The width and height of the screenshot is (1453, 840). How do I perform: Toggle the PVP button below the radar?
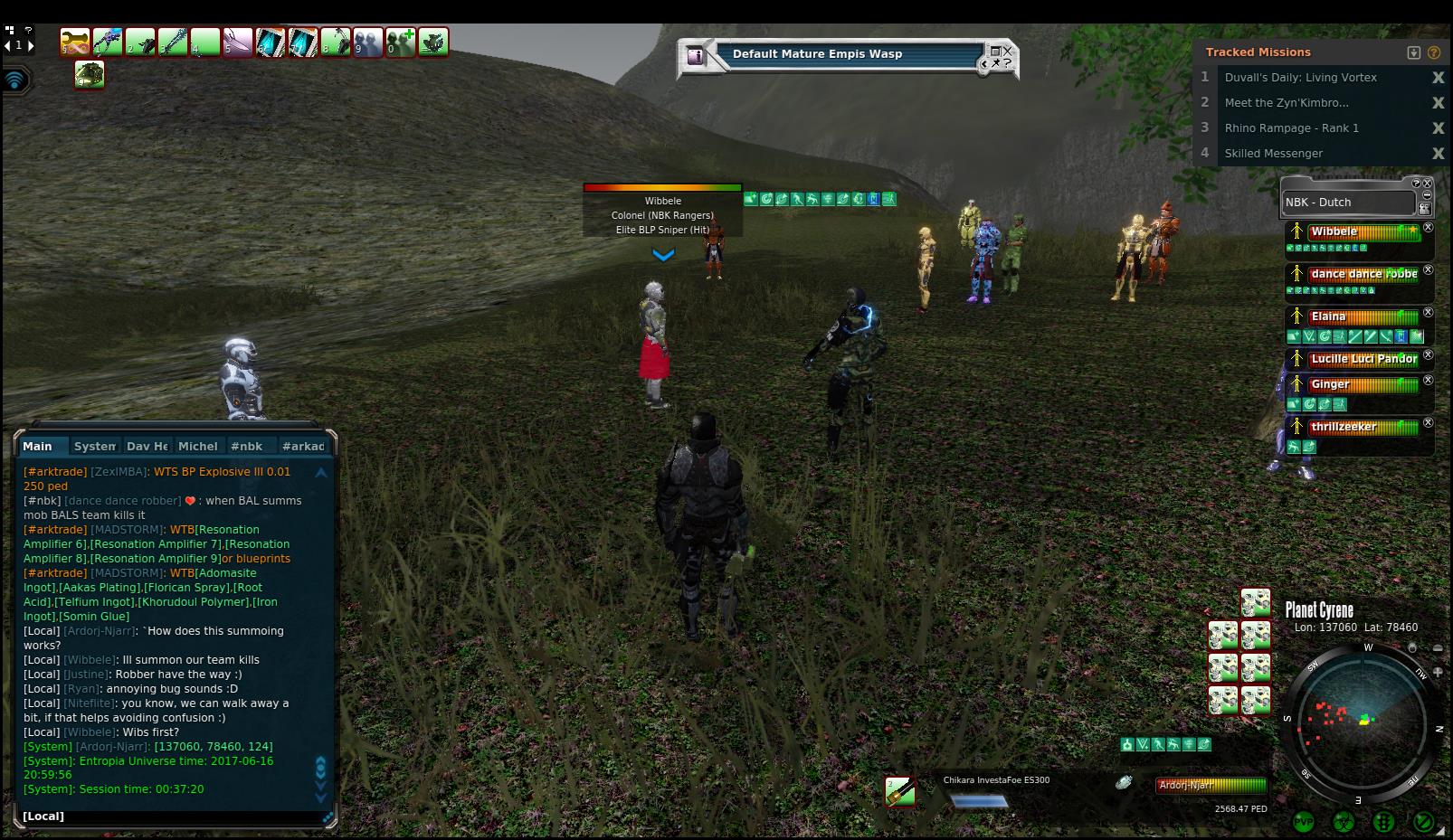coord(1304,822)
